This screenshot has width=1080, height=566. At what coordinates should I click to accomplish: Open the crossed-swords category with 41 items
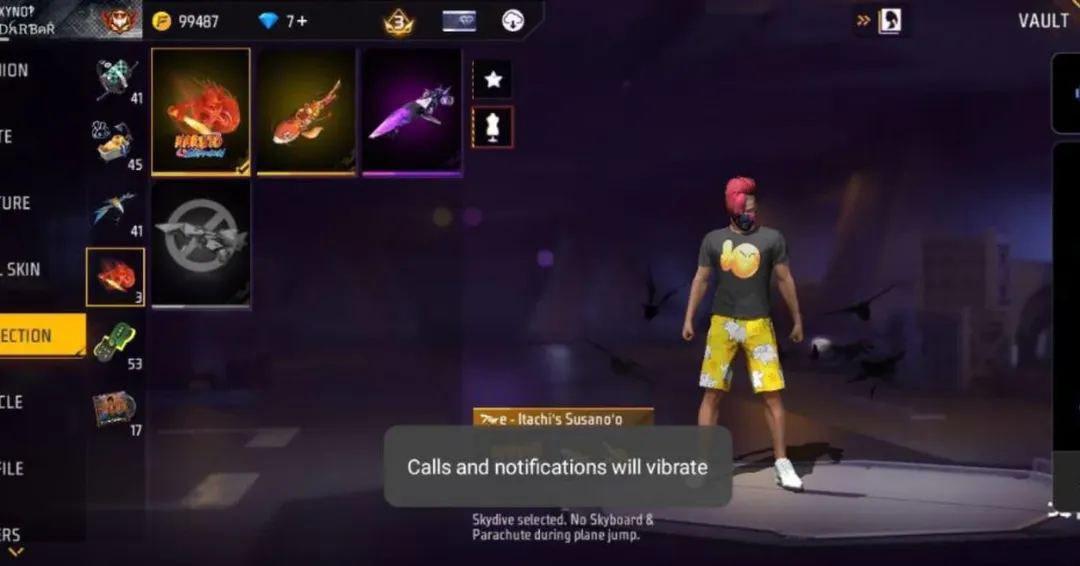click(117, 78)
